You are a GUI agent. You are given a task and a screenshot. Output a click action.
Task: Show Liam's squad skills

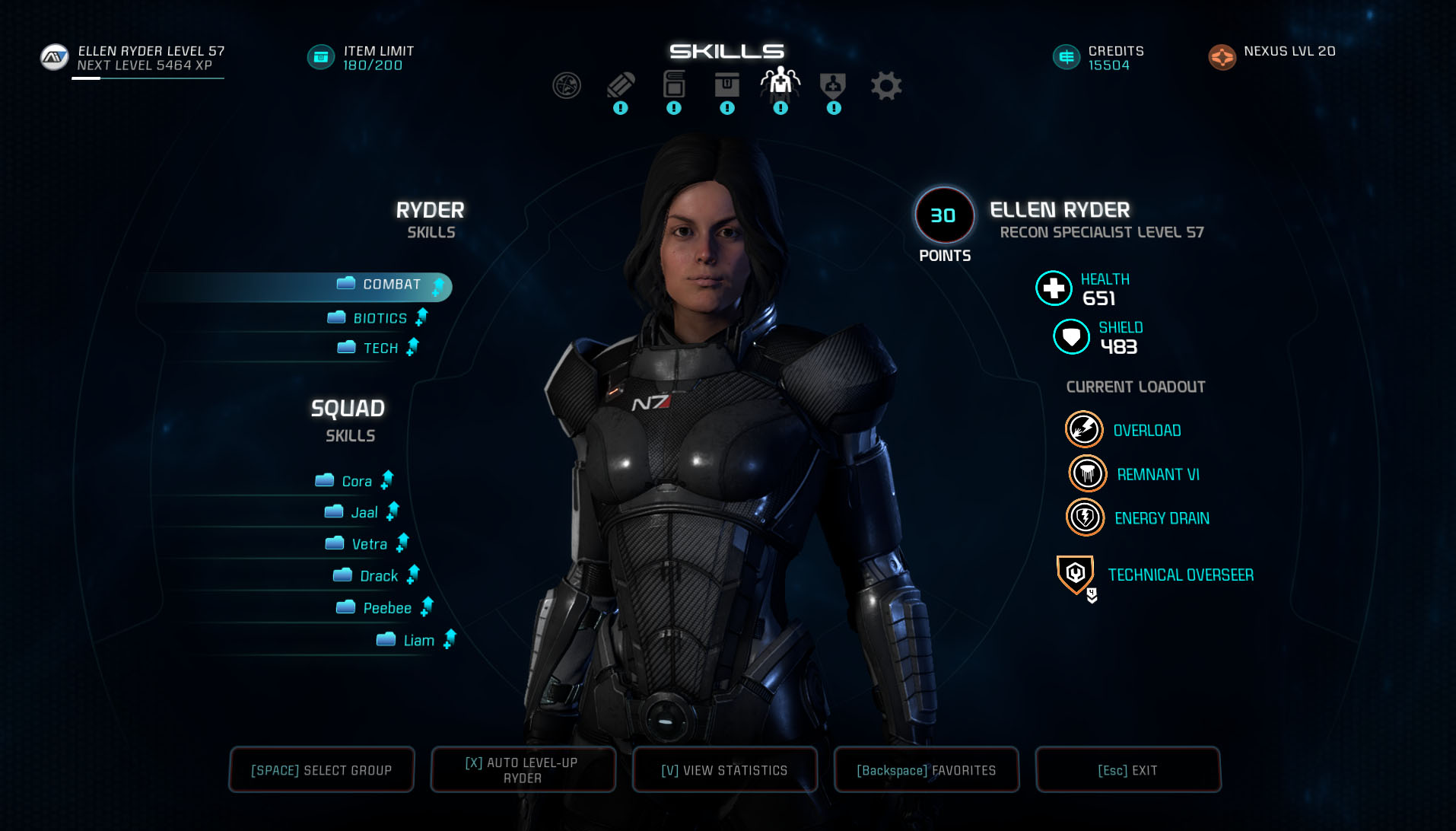[418, 640]
